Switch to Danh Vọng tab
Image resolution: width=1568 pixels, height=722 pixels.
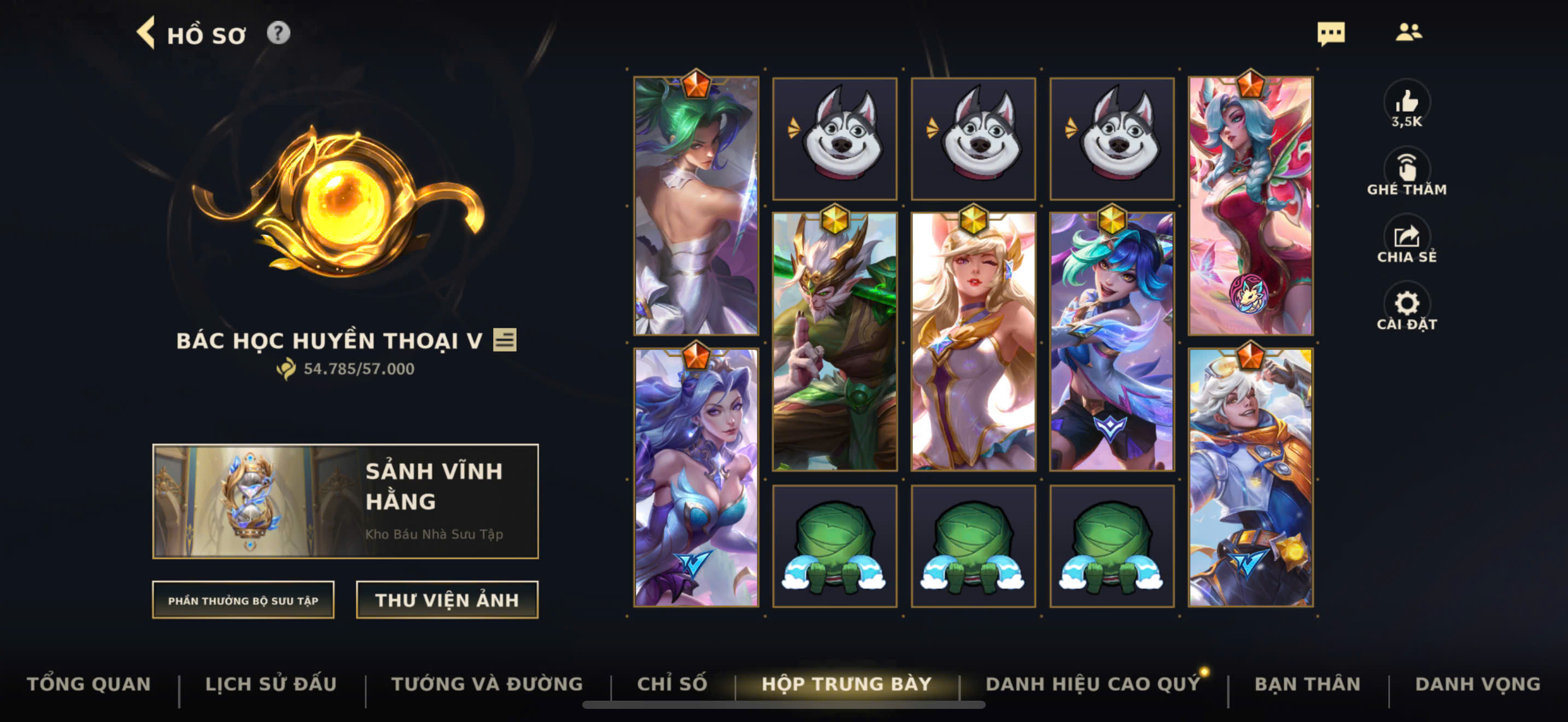(x=1477, y=684)
